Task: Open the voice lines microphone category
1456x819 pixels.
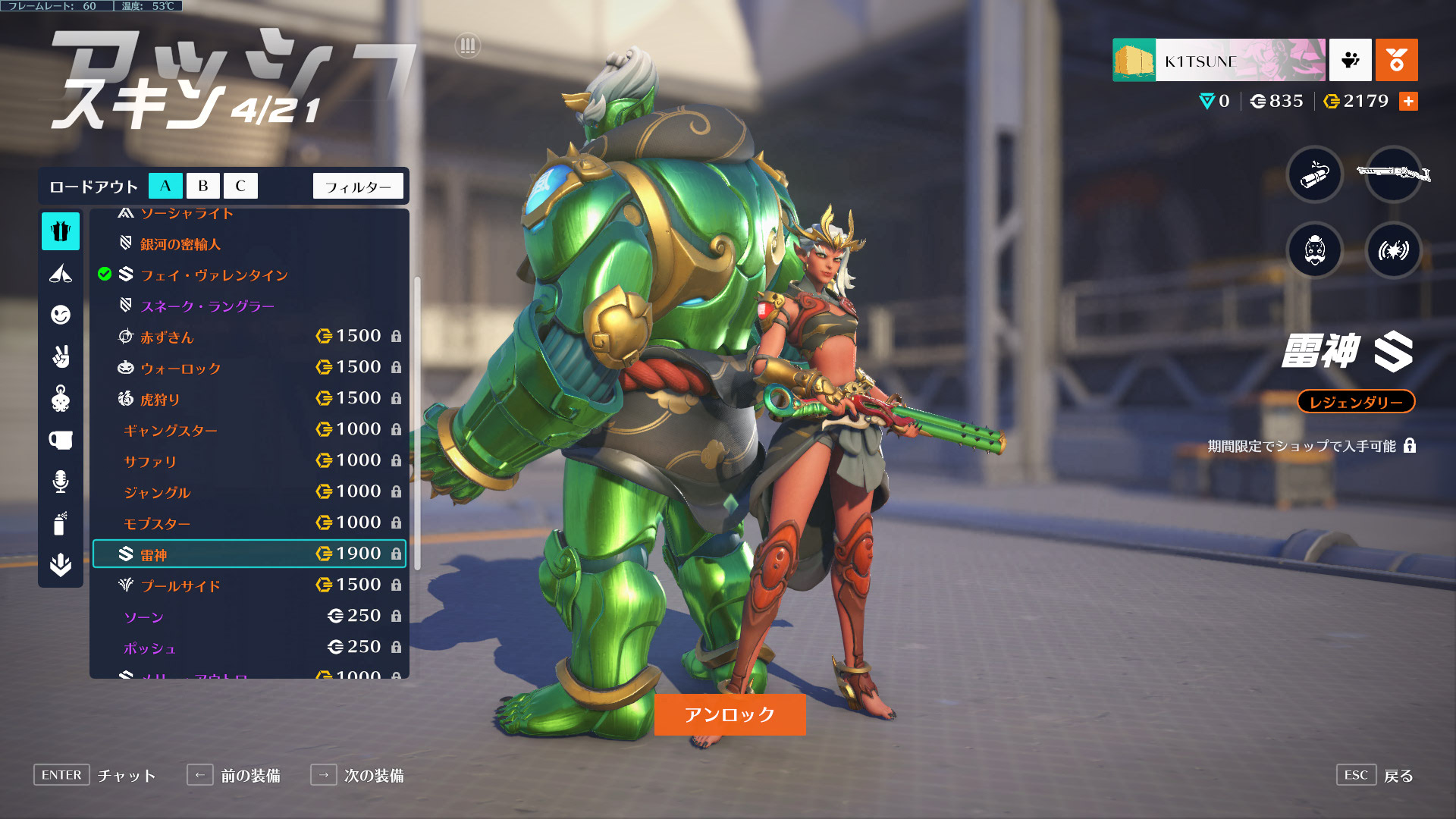Action: 61,482
